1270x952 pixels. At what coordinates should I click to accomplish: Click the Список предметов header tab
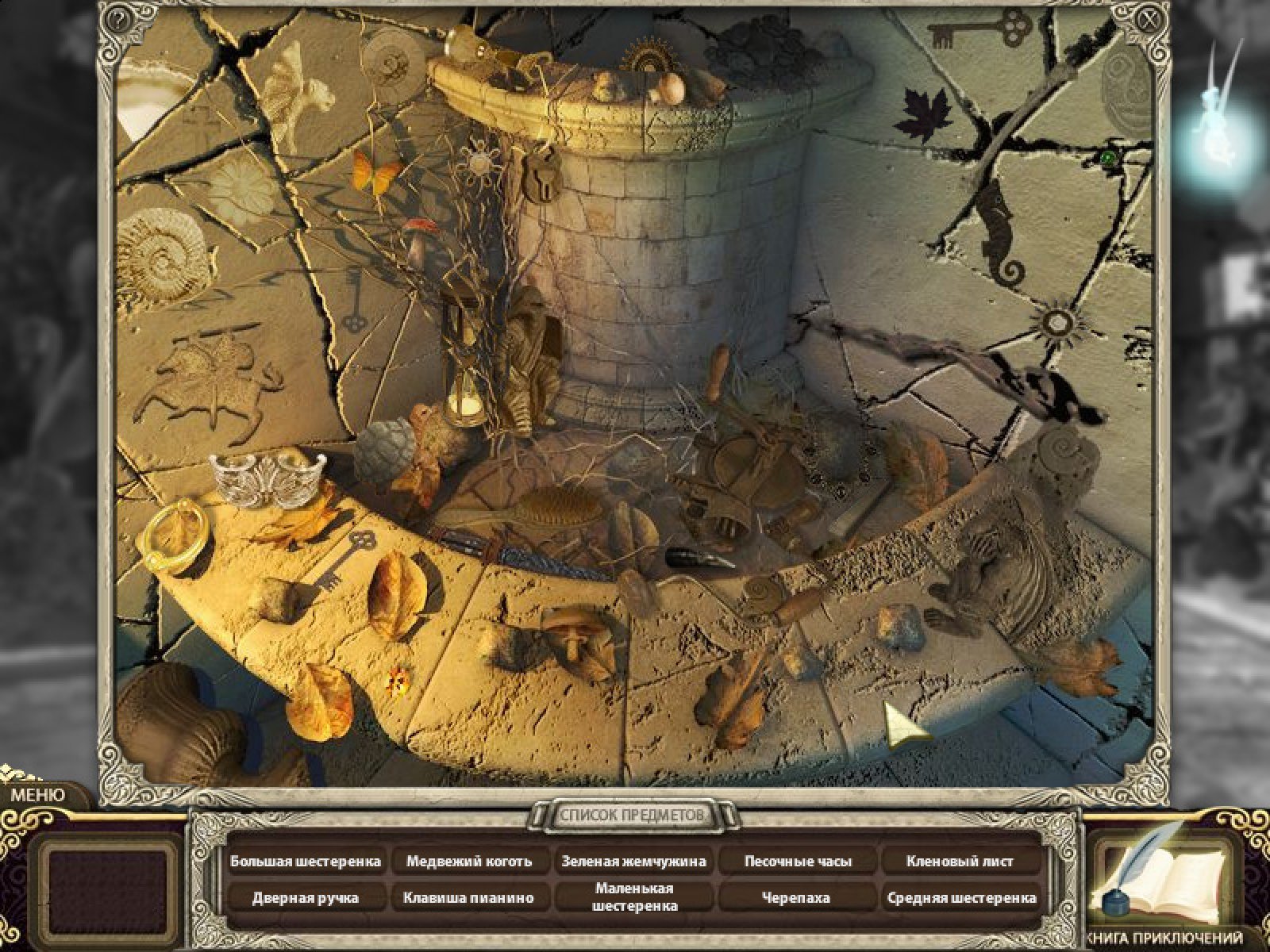coord(633,816)
